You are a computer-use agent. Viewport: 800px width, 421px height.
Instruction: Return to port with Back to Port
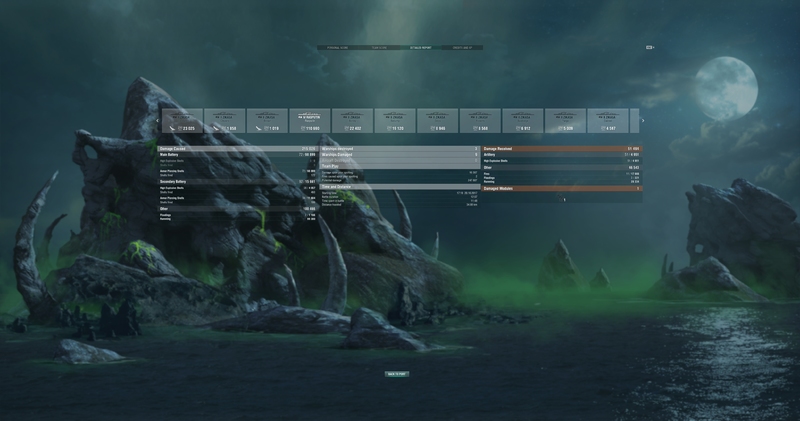[x=397, y=374]
